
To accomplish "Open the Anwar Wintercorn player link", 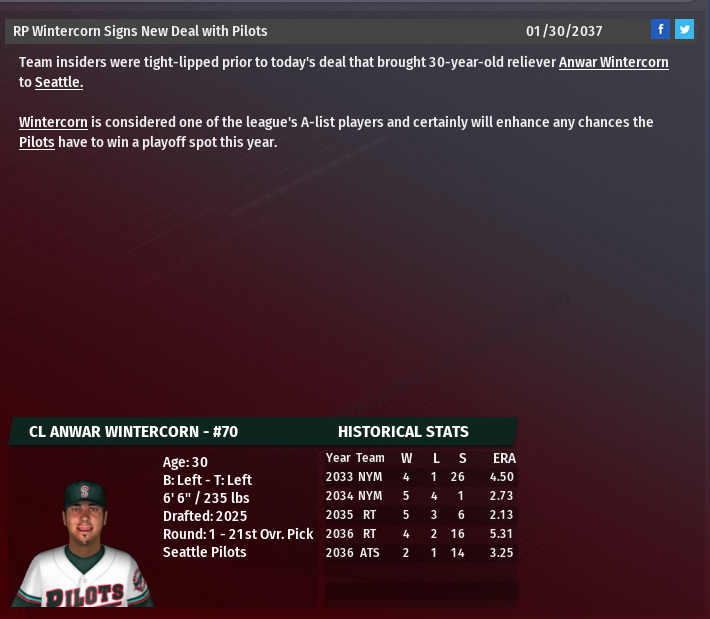I will click(613, 62).
